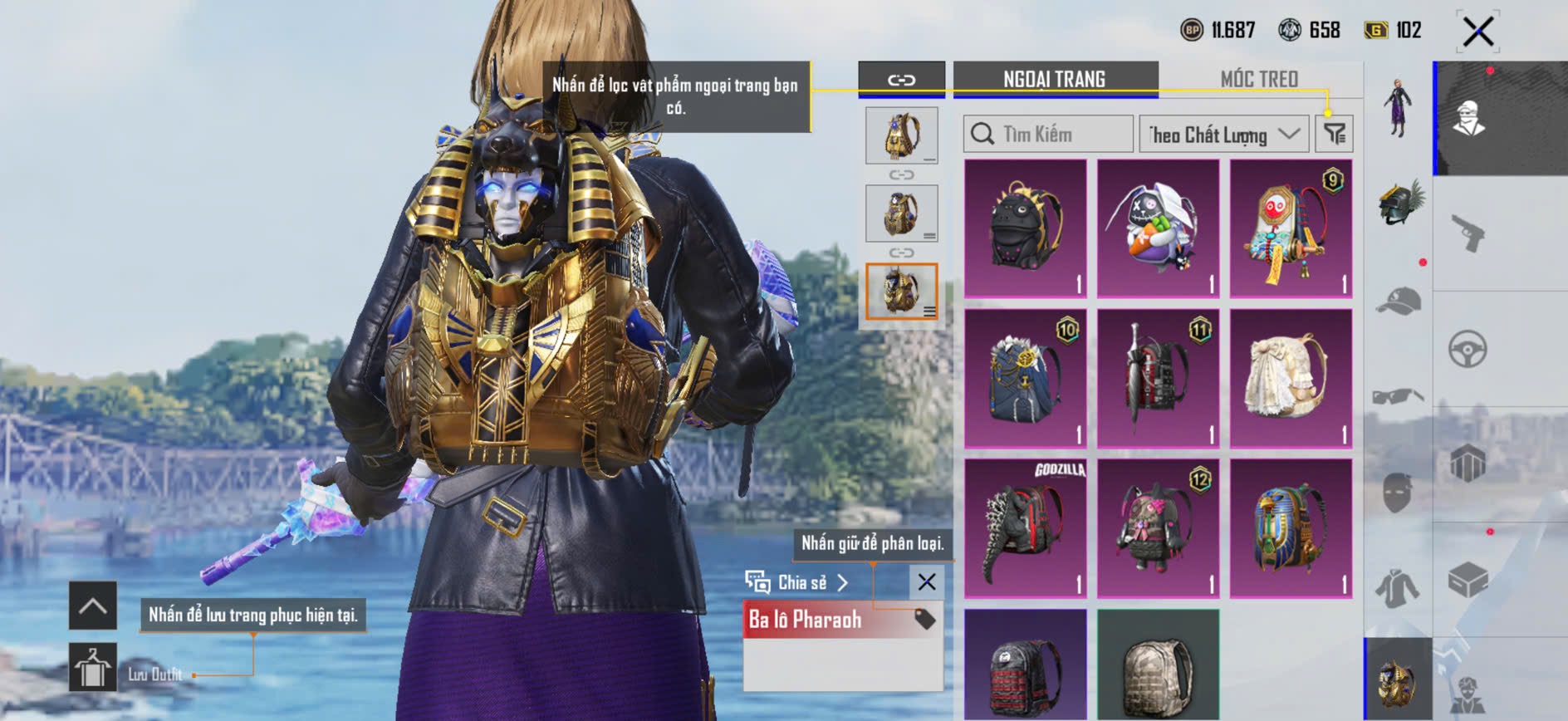Select the white lace frilly backpack

[1291, 378]
